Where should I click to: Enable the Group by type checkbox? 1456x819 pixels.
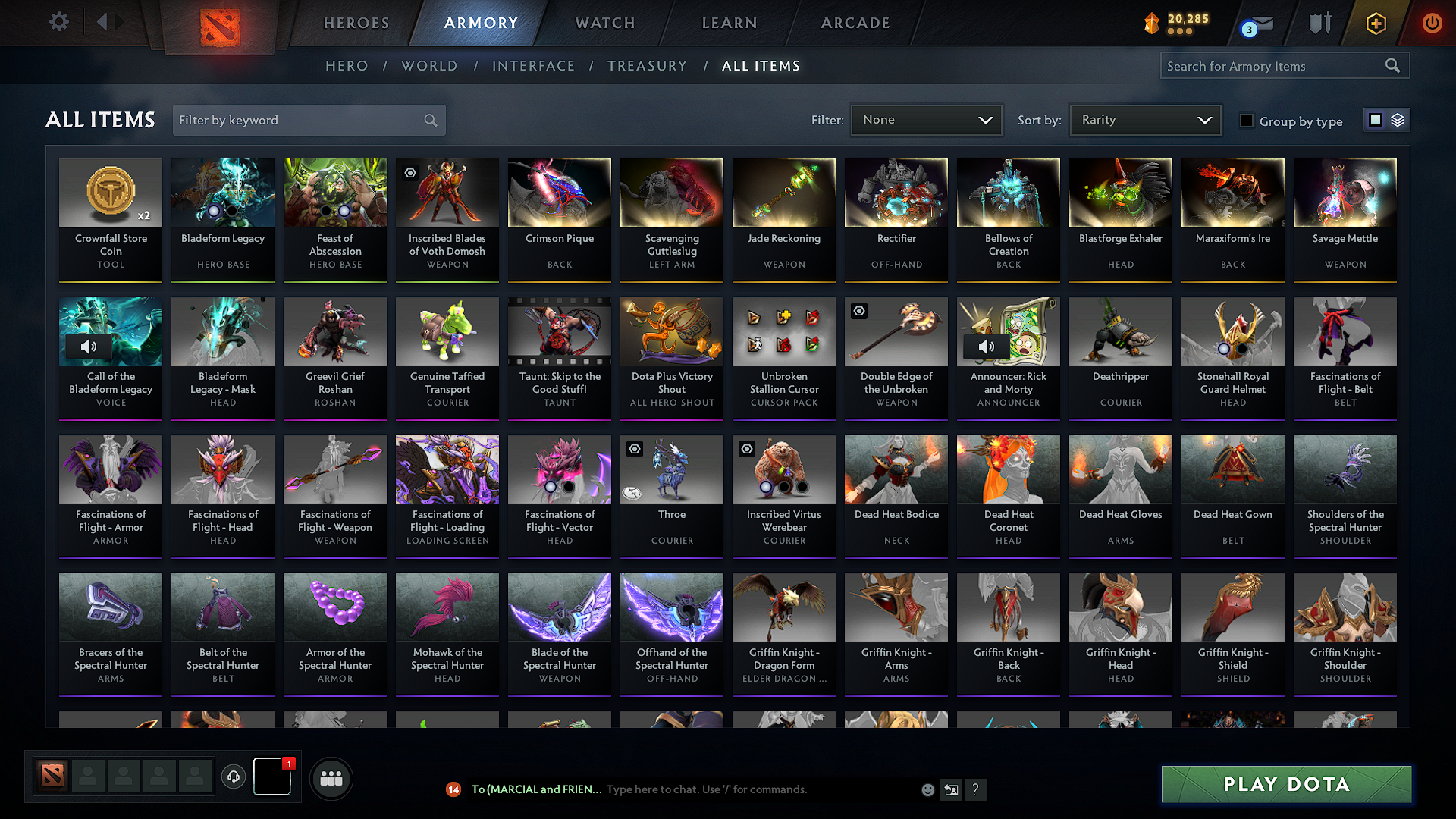pos(1247,121)
